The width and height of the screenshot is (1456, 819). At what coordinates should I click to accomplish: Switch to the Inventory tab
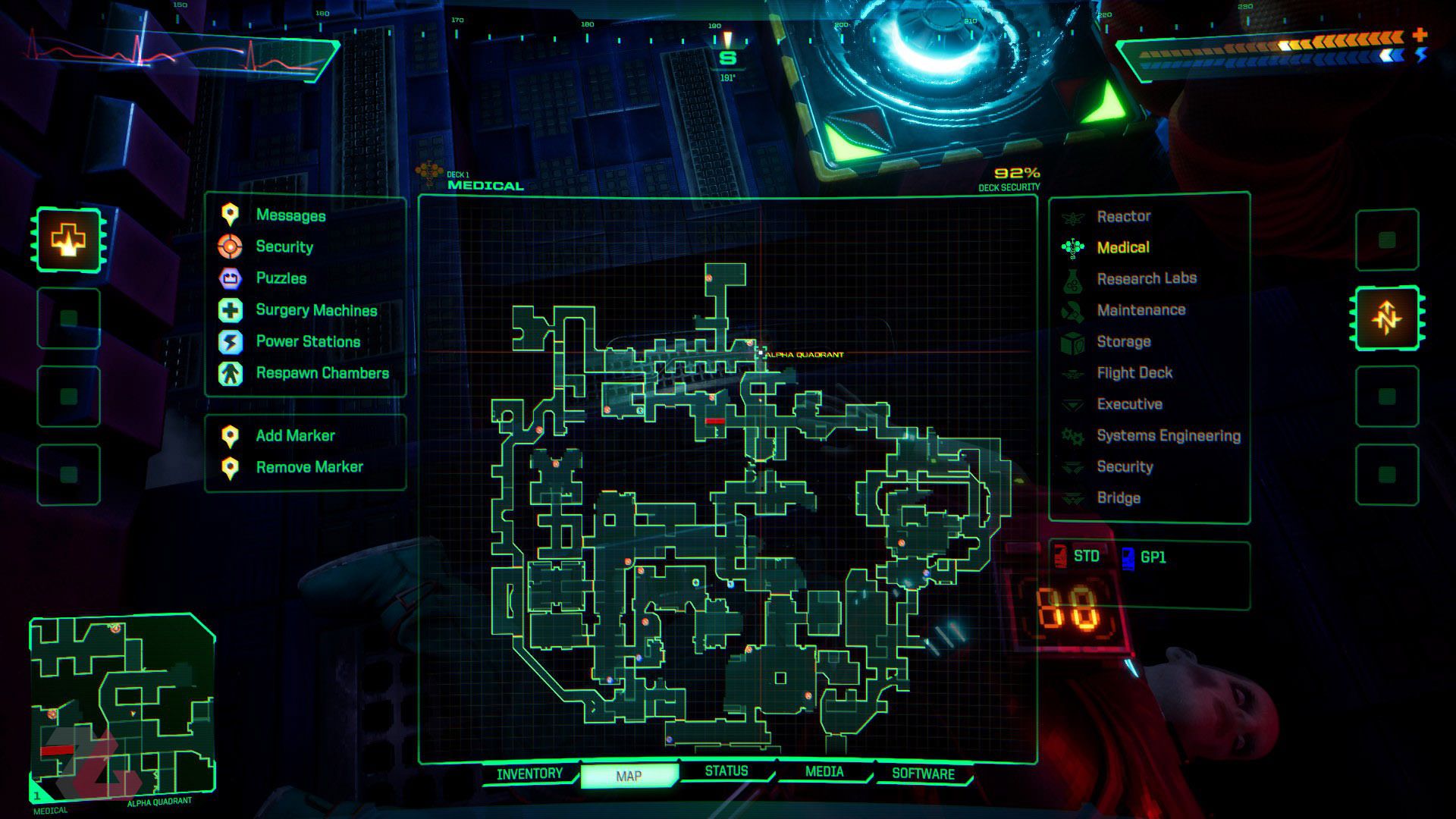coord(529,774)
